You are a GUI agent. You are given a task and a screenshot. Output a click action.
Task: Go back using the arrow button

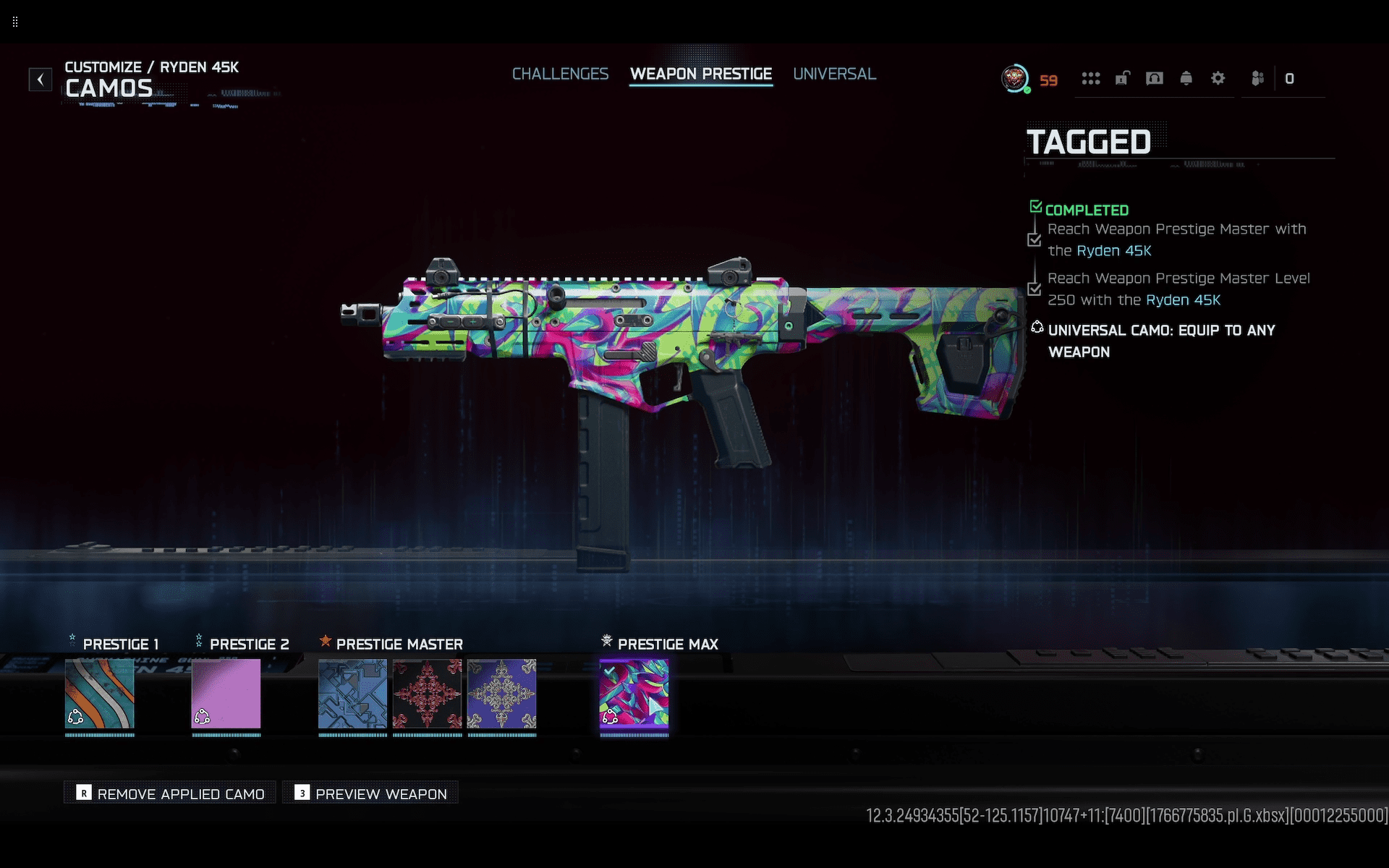(x=41, y=79)
